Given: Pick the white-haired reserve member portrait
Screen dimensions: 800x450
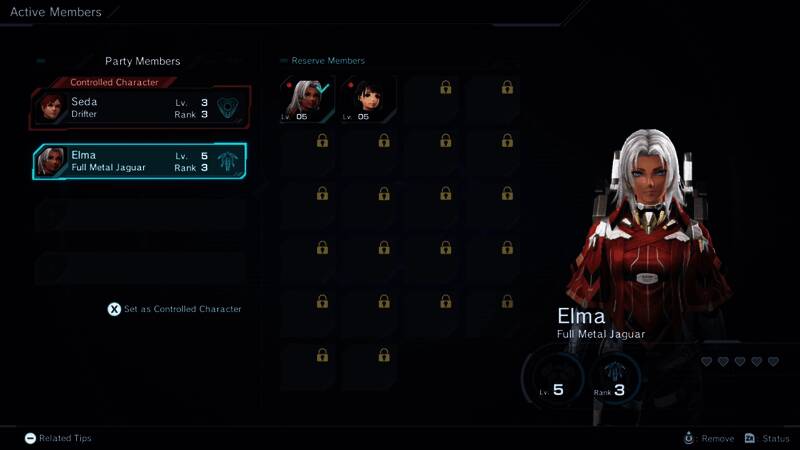Looking at the screenshot, I should point(308,98).
